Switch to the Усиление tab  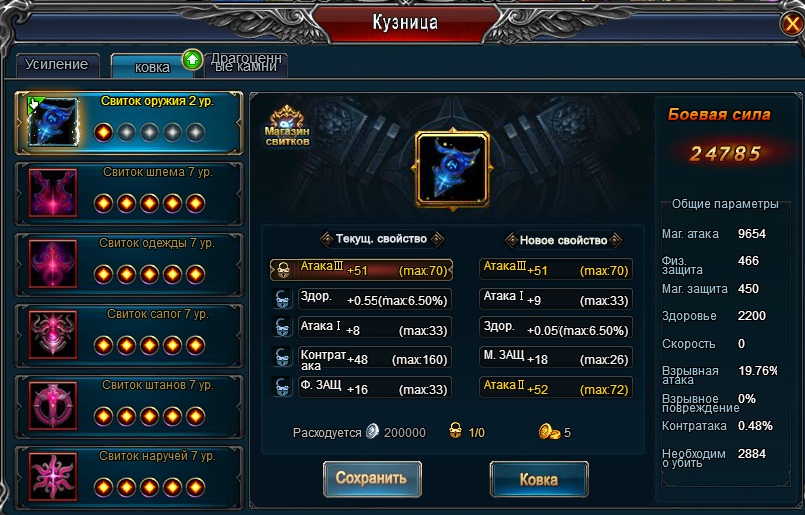pyautogui.click(x=57, y=65)
